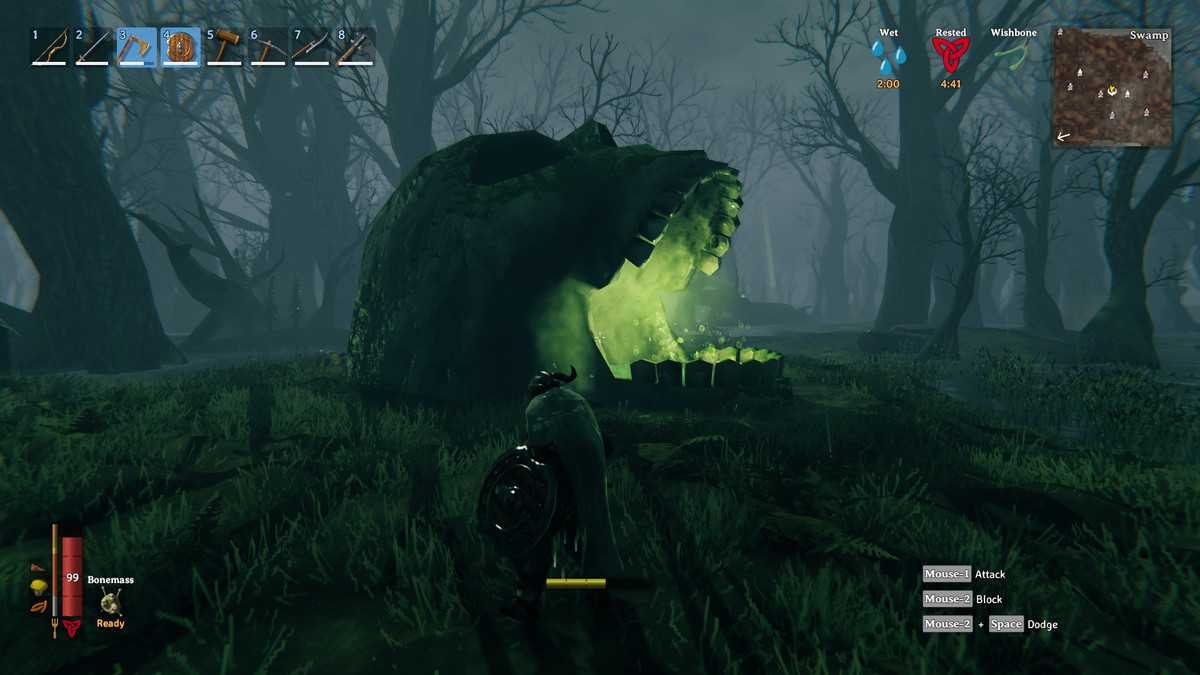Choose the highlighted axe in slot 3
The width and height of the screenshot is (1200, 675).
pos(137,47)
